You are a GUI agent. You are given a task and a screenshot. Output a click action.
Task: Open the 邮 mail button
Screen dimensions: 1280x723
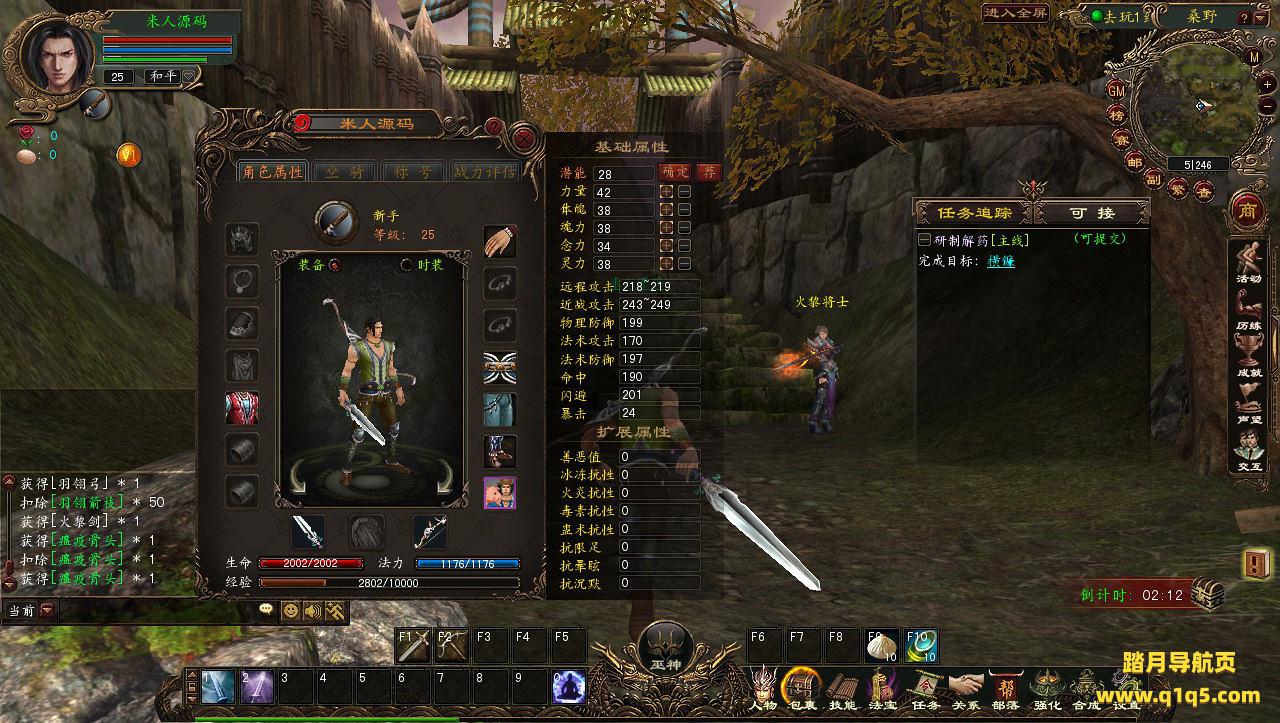1134,162
